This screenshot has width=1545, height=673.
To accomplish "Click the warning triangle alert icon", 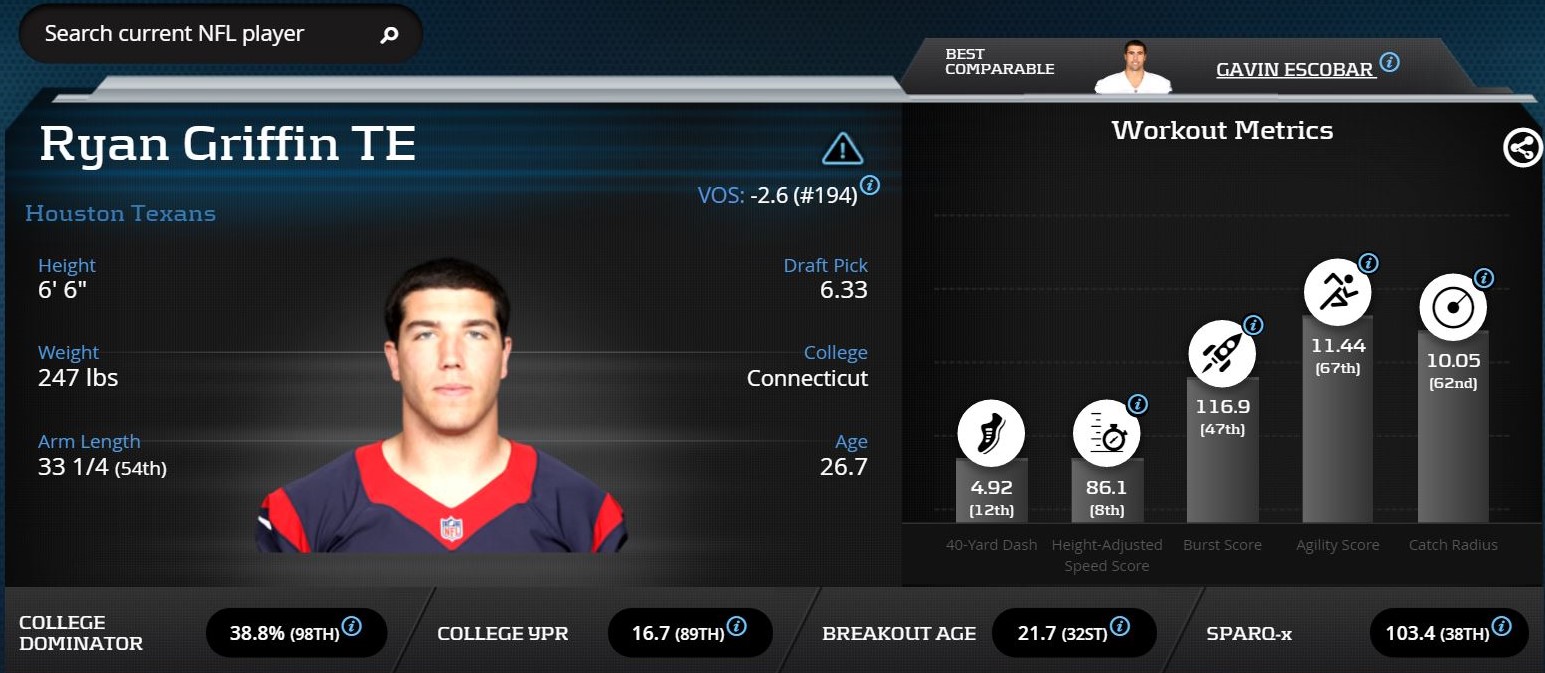I will [842, 149].
